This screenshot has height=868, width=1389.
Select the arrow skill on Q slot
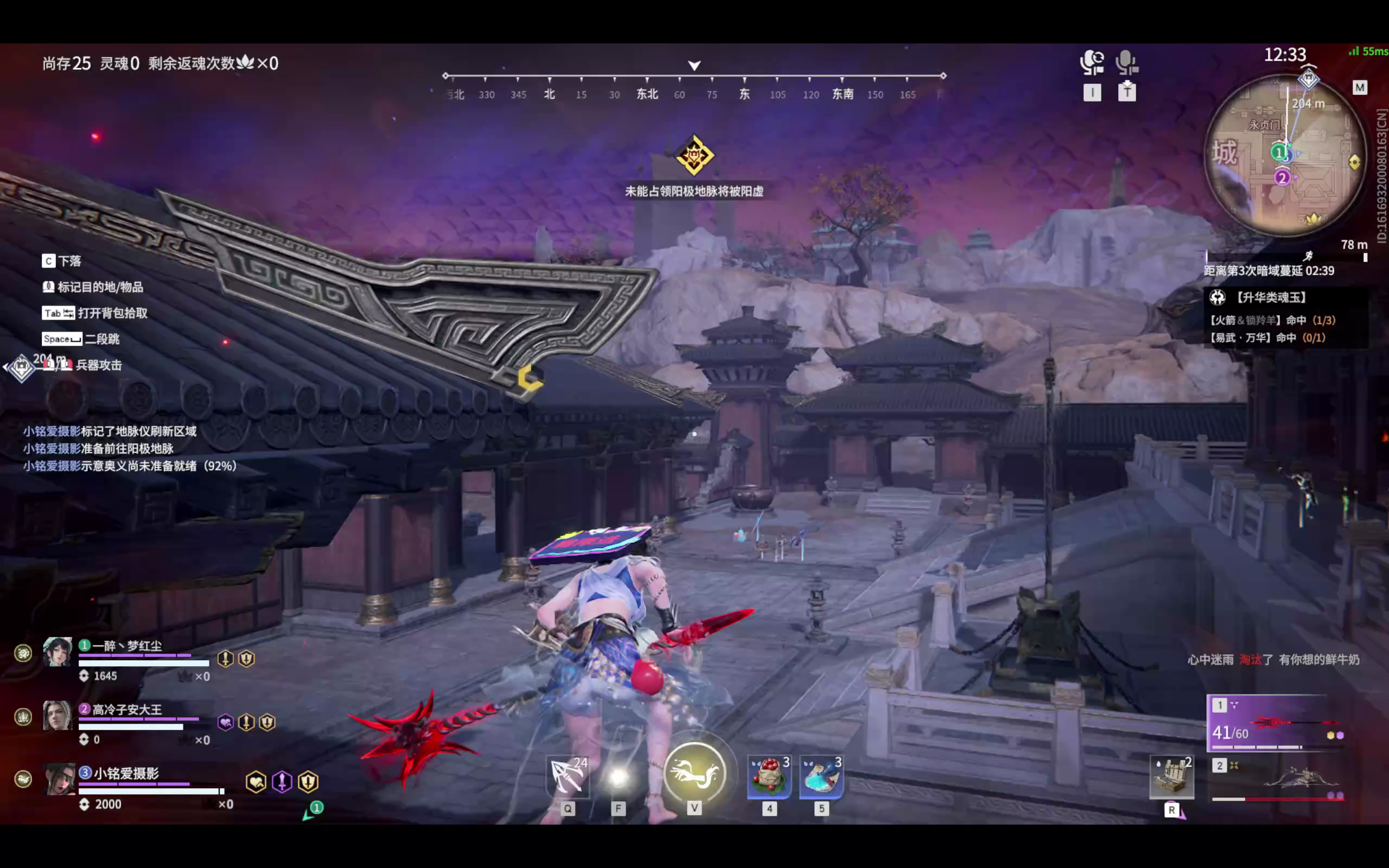567,776
